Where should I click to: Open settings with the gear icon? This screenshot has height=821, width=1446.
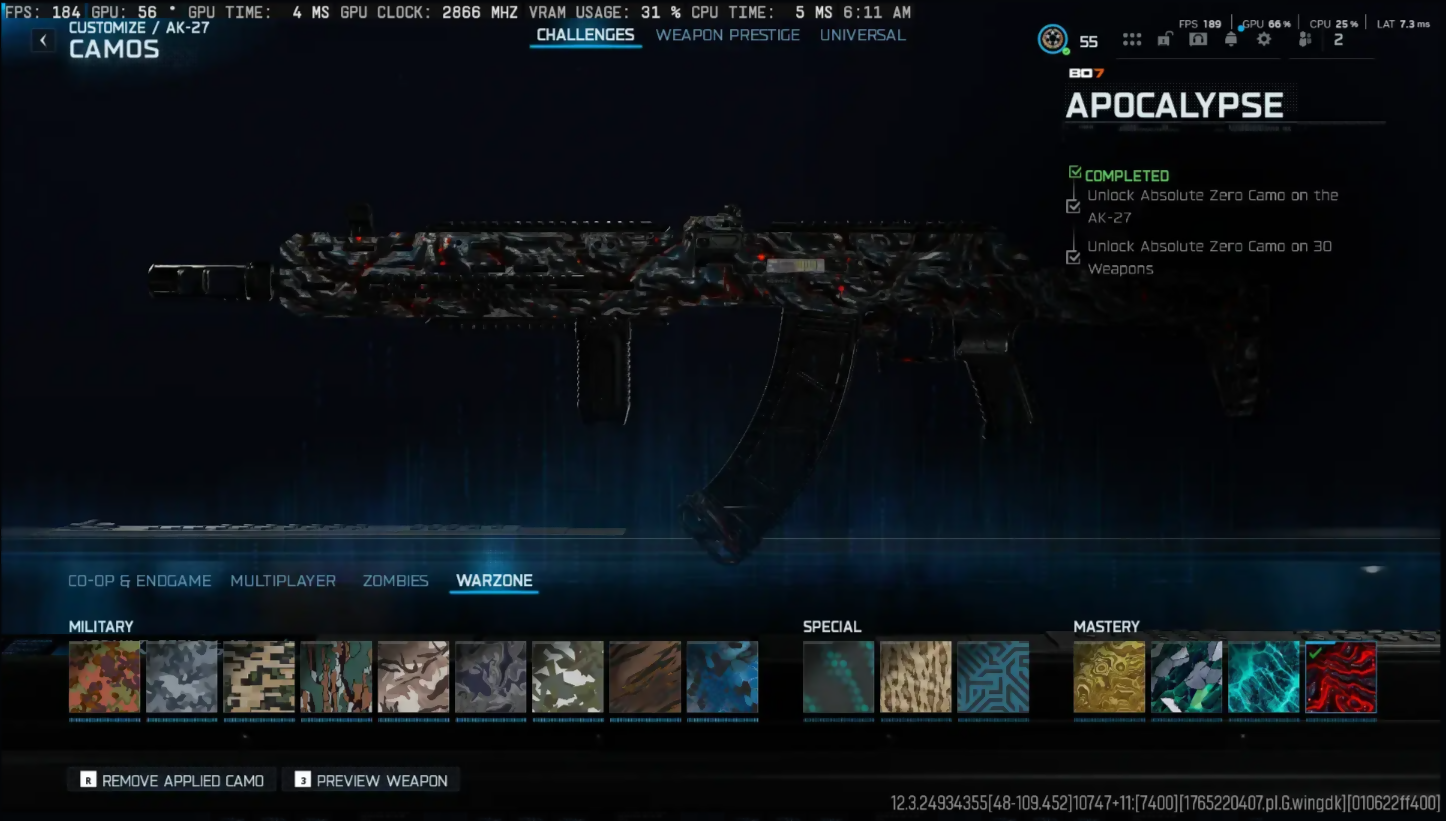1264,40
